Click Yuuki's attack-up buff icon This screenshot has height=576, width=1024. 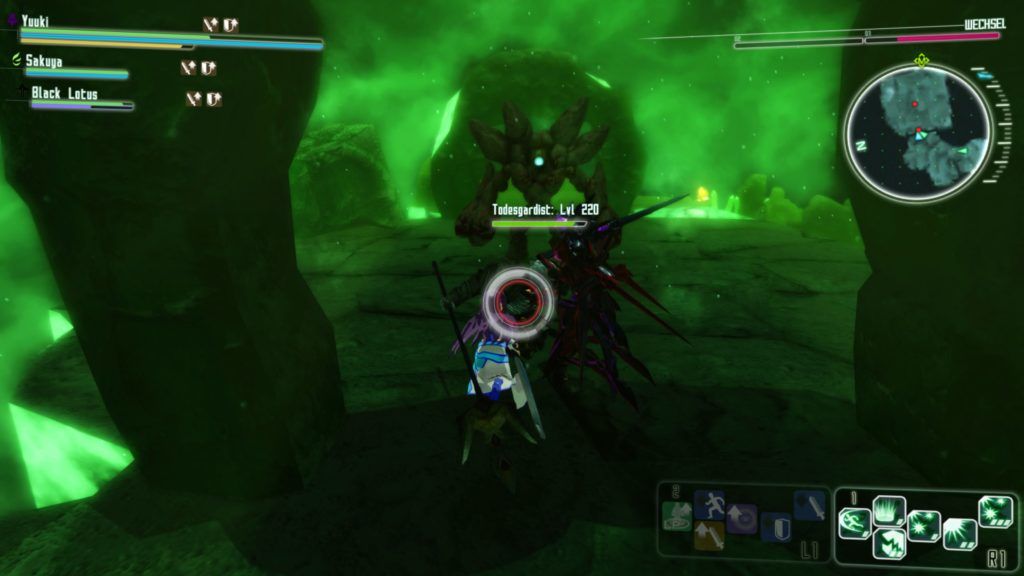click(210, 25)
